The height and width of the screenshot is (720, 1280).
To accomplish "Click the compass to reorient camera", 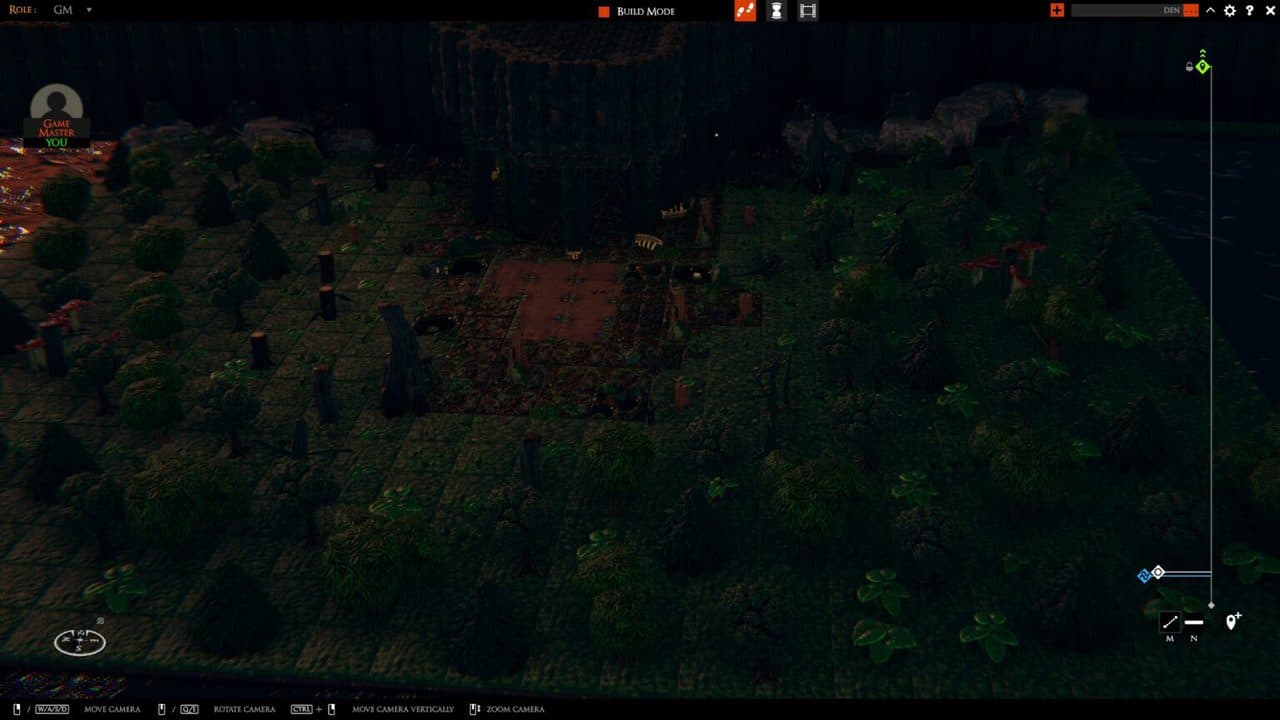I will [x=78, y=640].
